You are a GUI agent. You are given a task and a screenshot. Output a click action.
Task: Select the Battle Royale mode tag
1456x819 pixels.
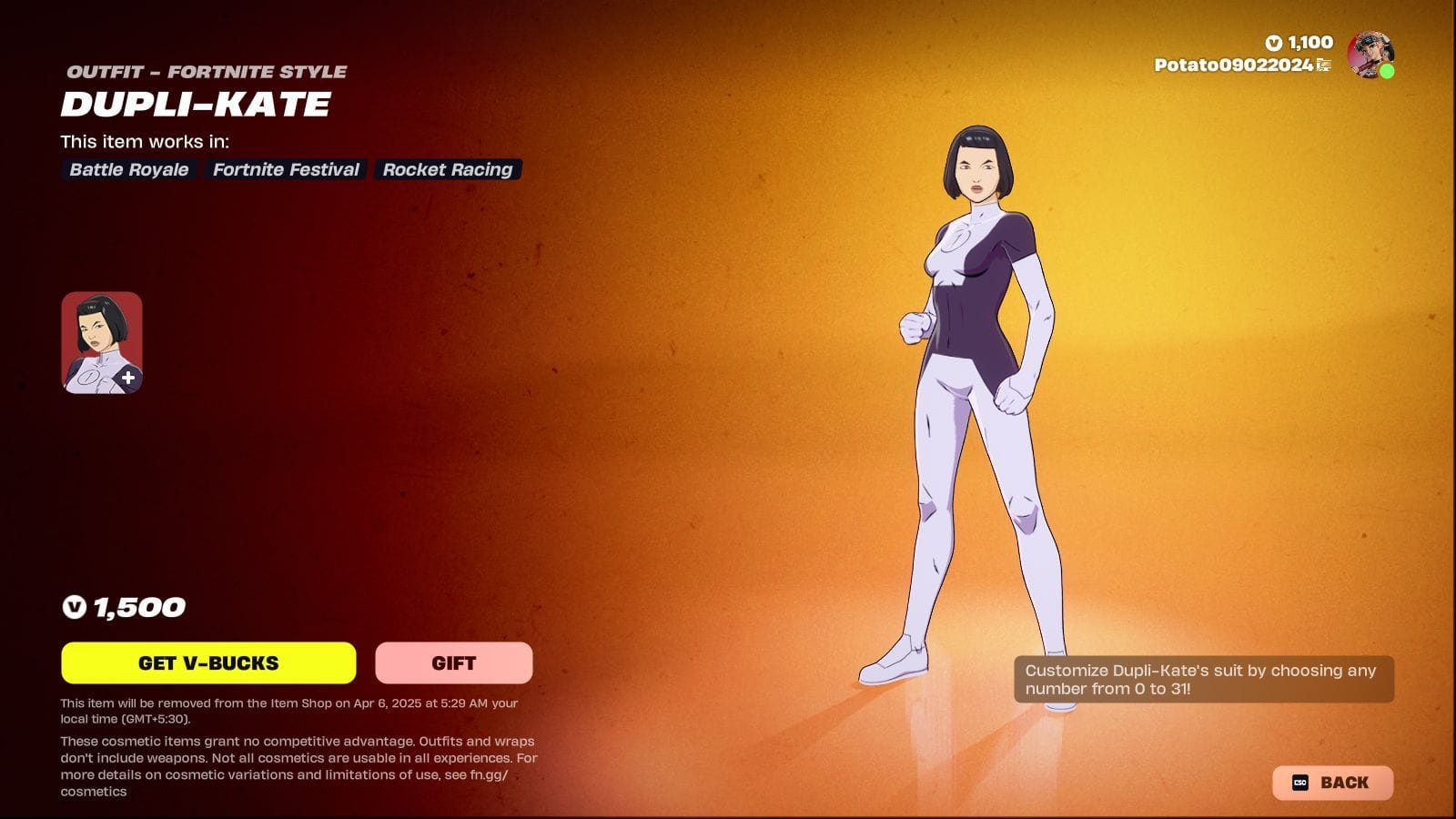tap(128, 169)
